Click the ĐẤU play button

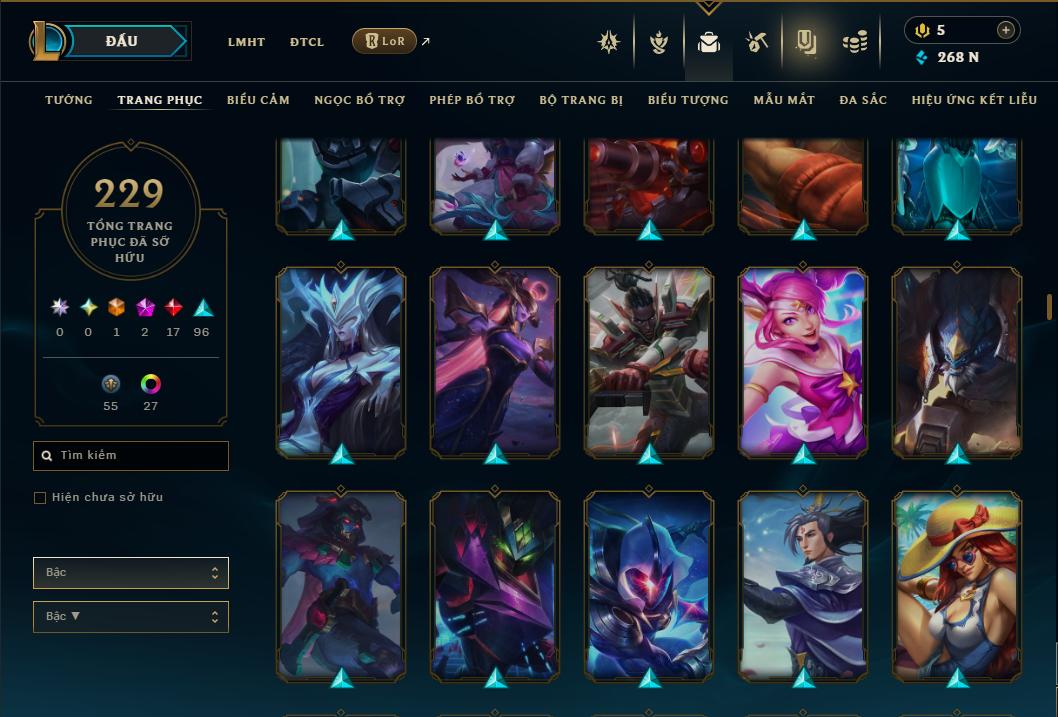pos(121,41)
